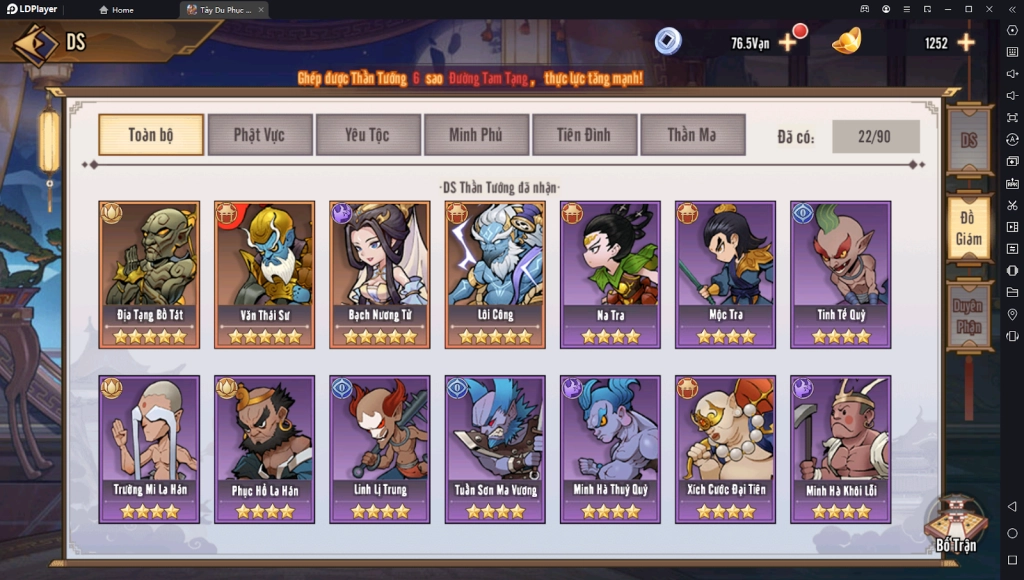Select the Na Tra hero card
The width and height of the screenshot is (1024, 580).
(610, 273)
